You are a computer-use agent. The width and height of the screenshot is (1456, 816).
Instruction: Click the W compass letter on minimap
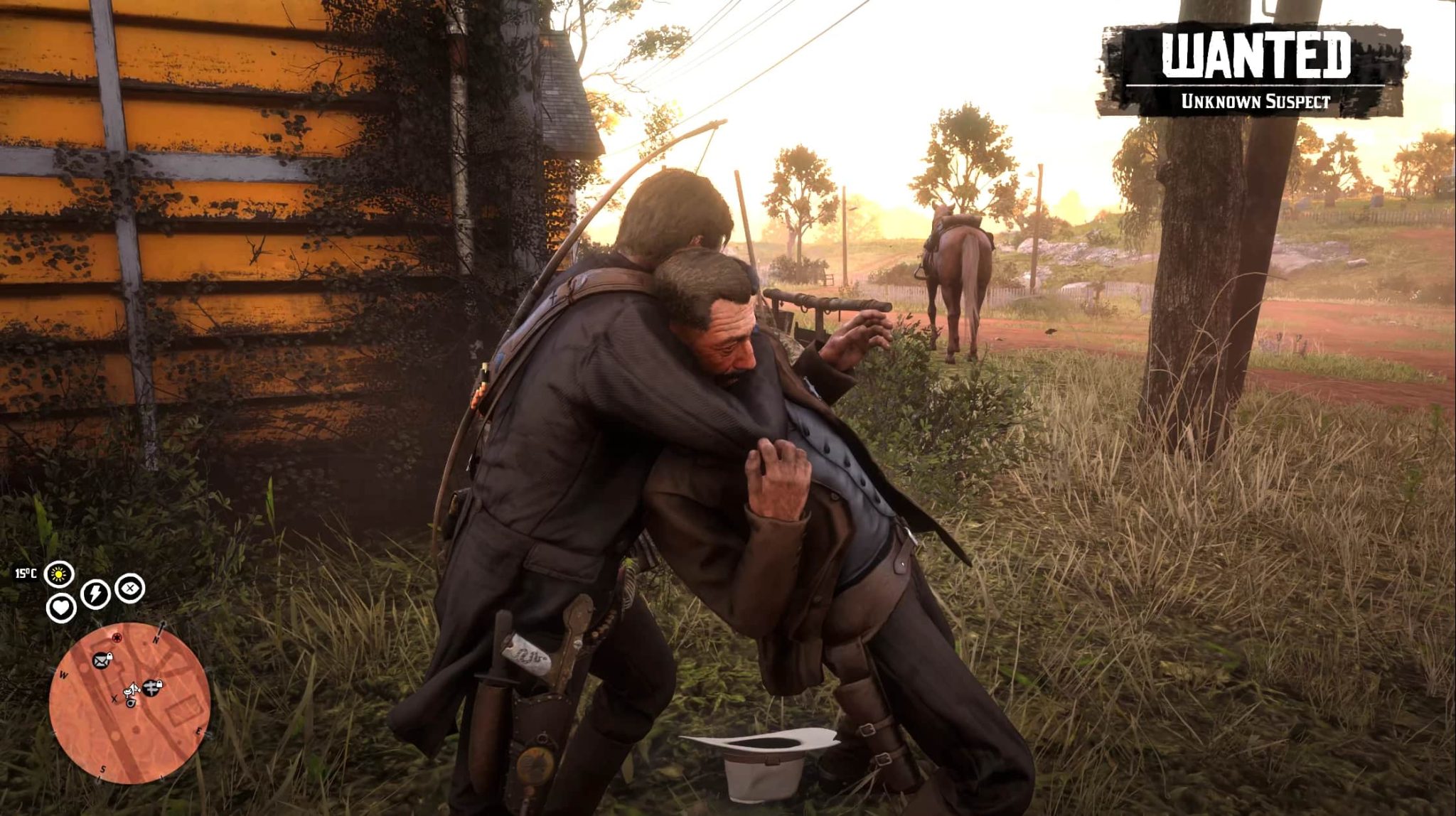(63, 675)
